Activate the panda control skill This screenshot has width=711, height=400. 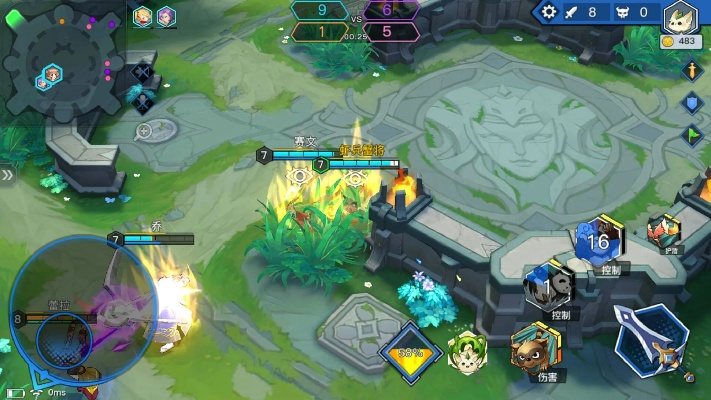click(x=548, y=284)
